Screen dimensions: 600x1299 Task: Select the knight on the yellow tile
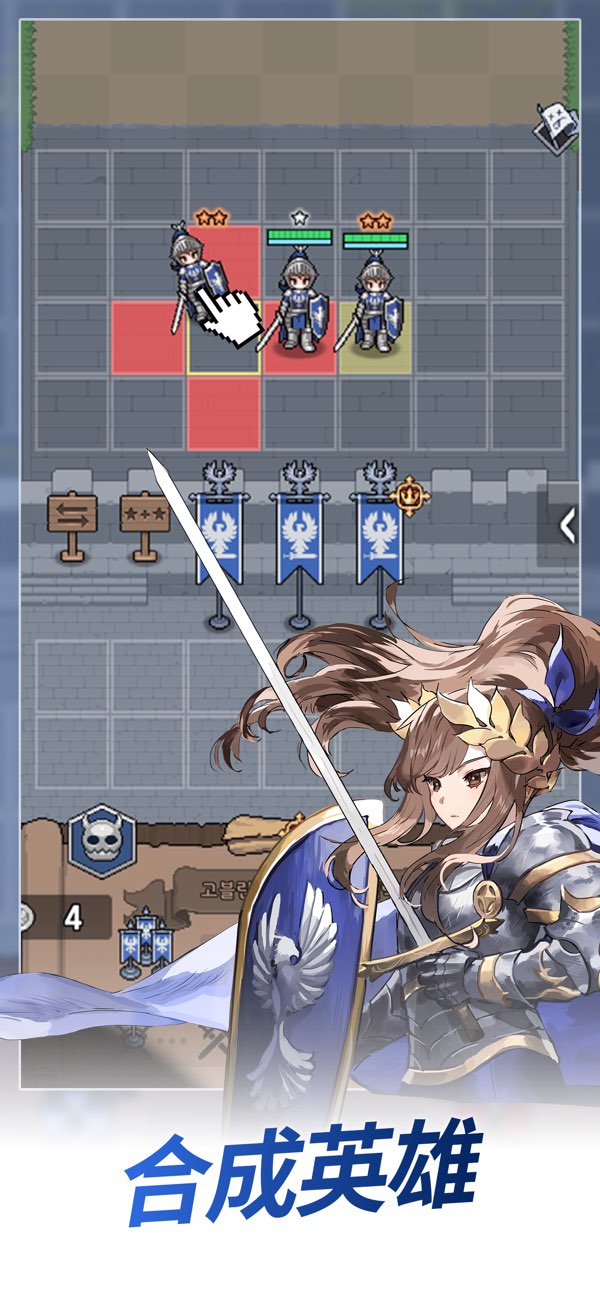coord(374,303)
